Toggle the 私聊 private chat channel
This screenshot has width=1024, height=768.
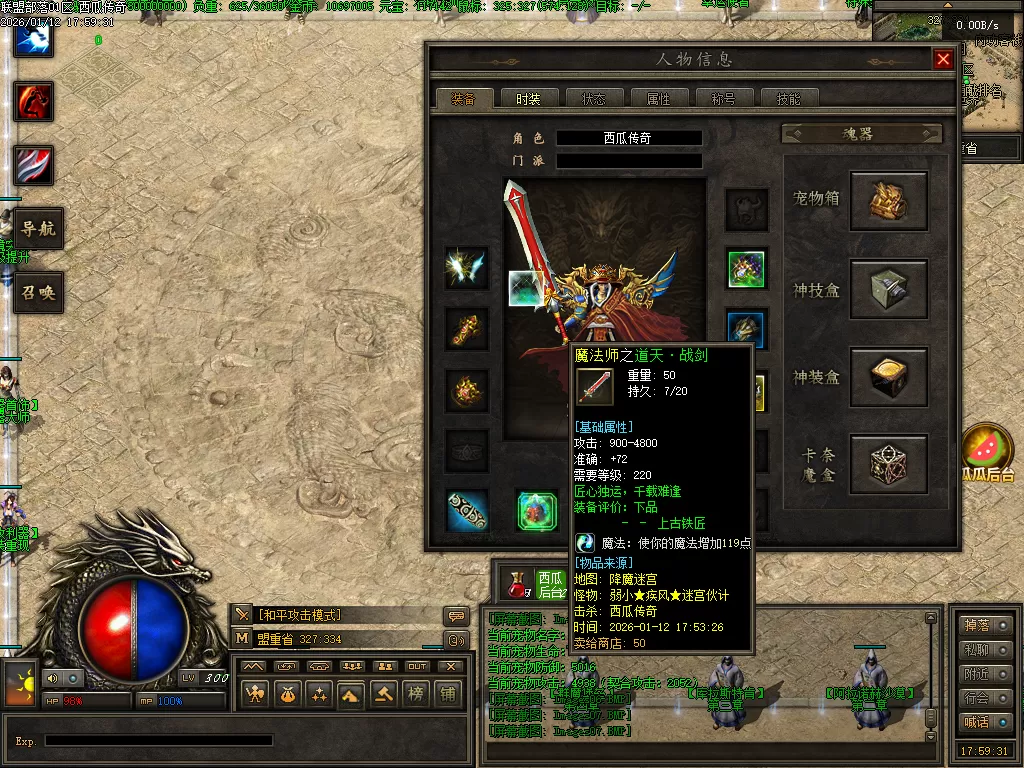point(985,650)
